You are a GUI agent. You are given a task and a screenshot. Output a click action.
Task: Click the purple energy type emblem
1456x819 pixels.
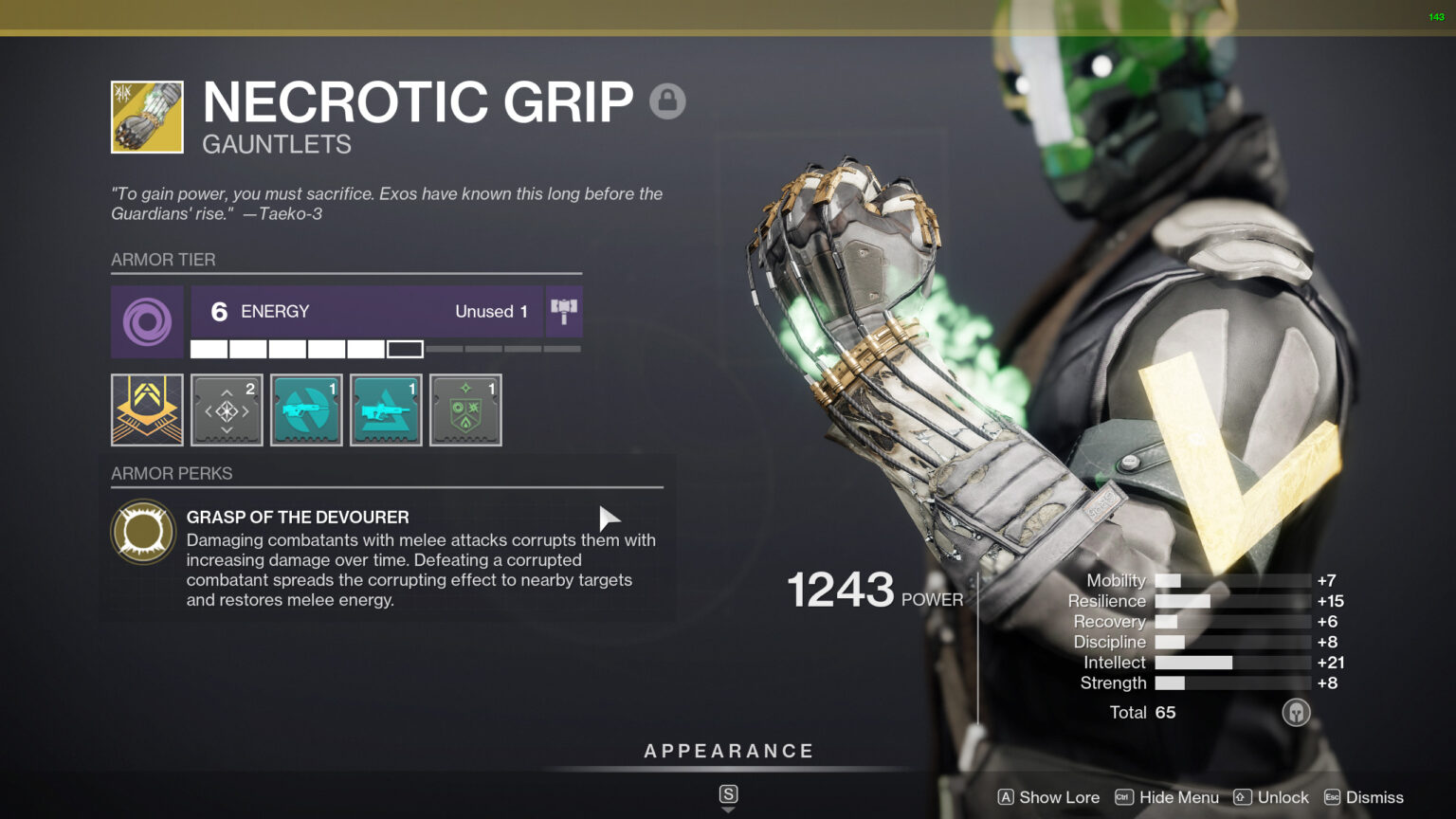[x=147, y=322]
